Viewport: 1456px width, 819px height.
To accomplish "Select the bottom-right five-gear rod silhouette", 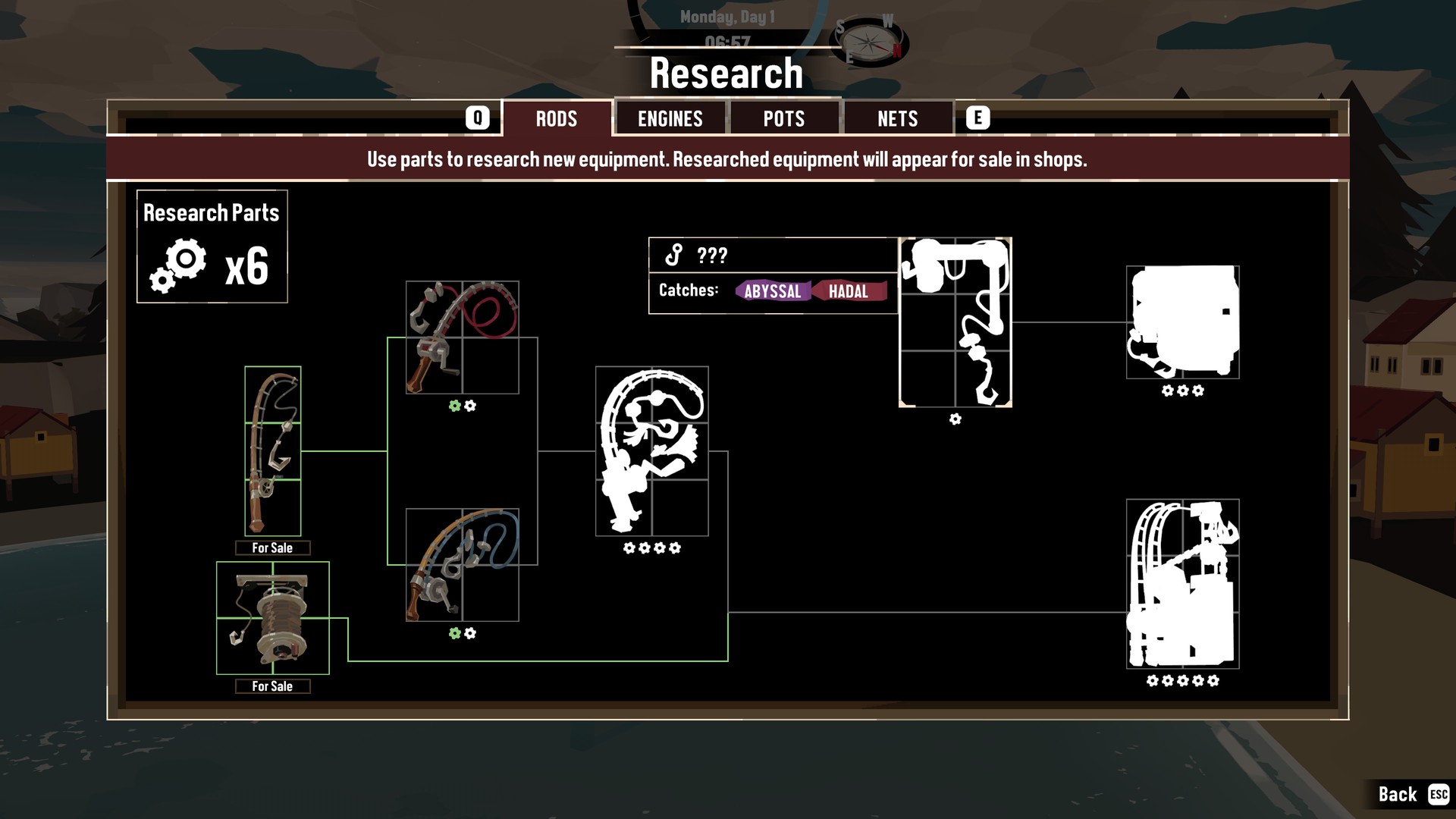I will (x=1182, y=584).
